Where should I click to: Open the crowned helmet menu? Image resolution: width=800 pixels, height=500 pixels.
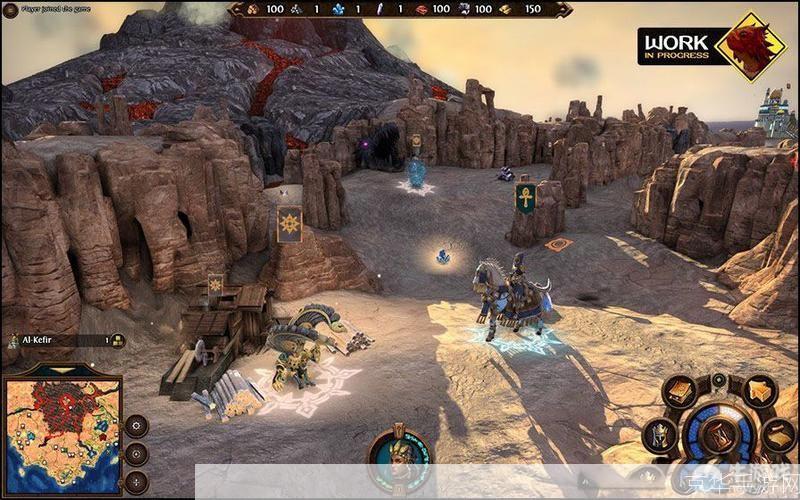[x=658, y=434]
